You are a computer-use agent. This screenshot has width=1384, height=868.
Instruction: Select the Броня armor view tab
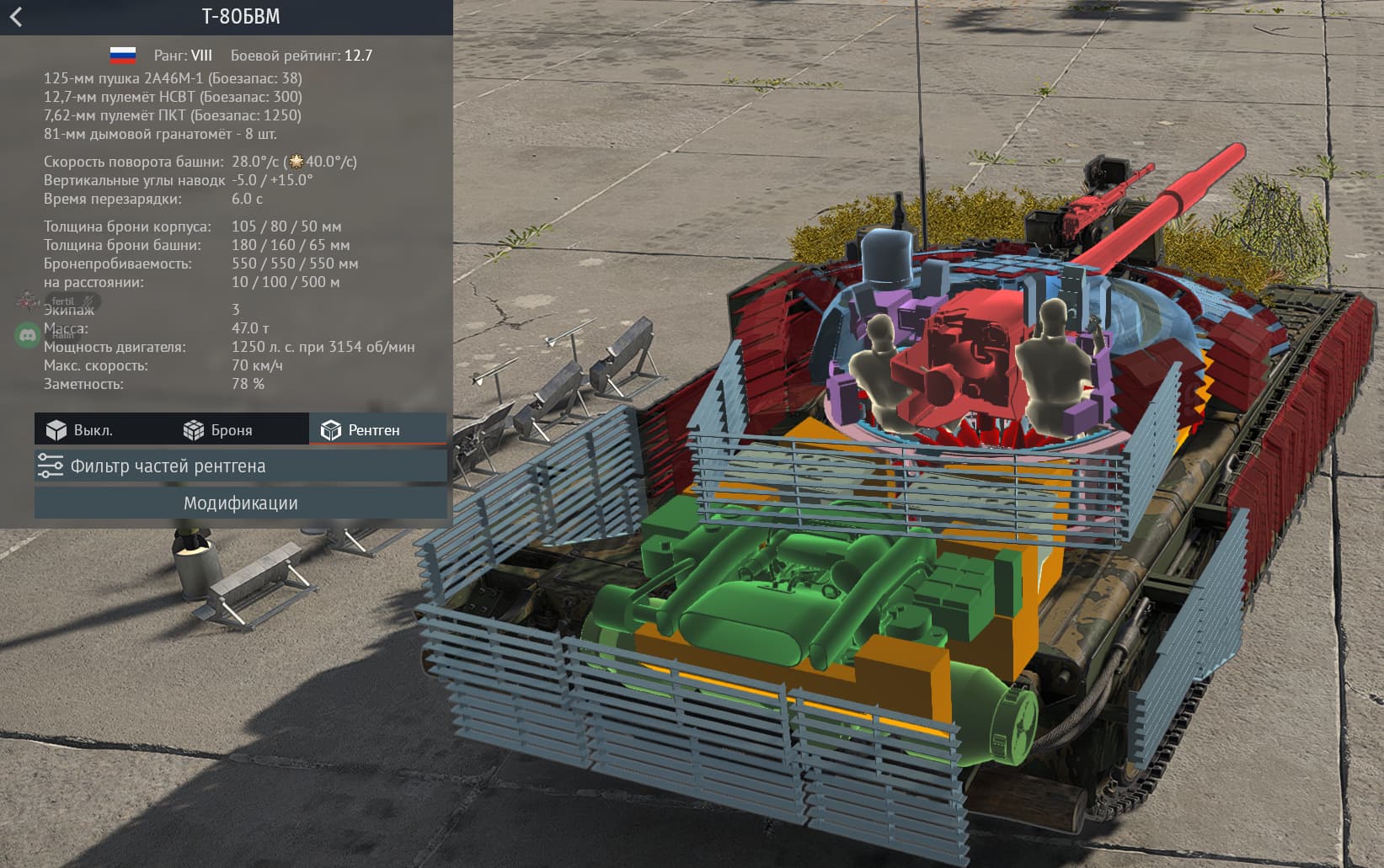218,430
